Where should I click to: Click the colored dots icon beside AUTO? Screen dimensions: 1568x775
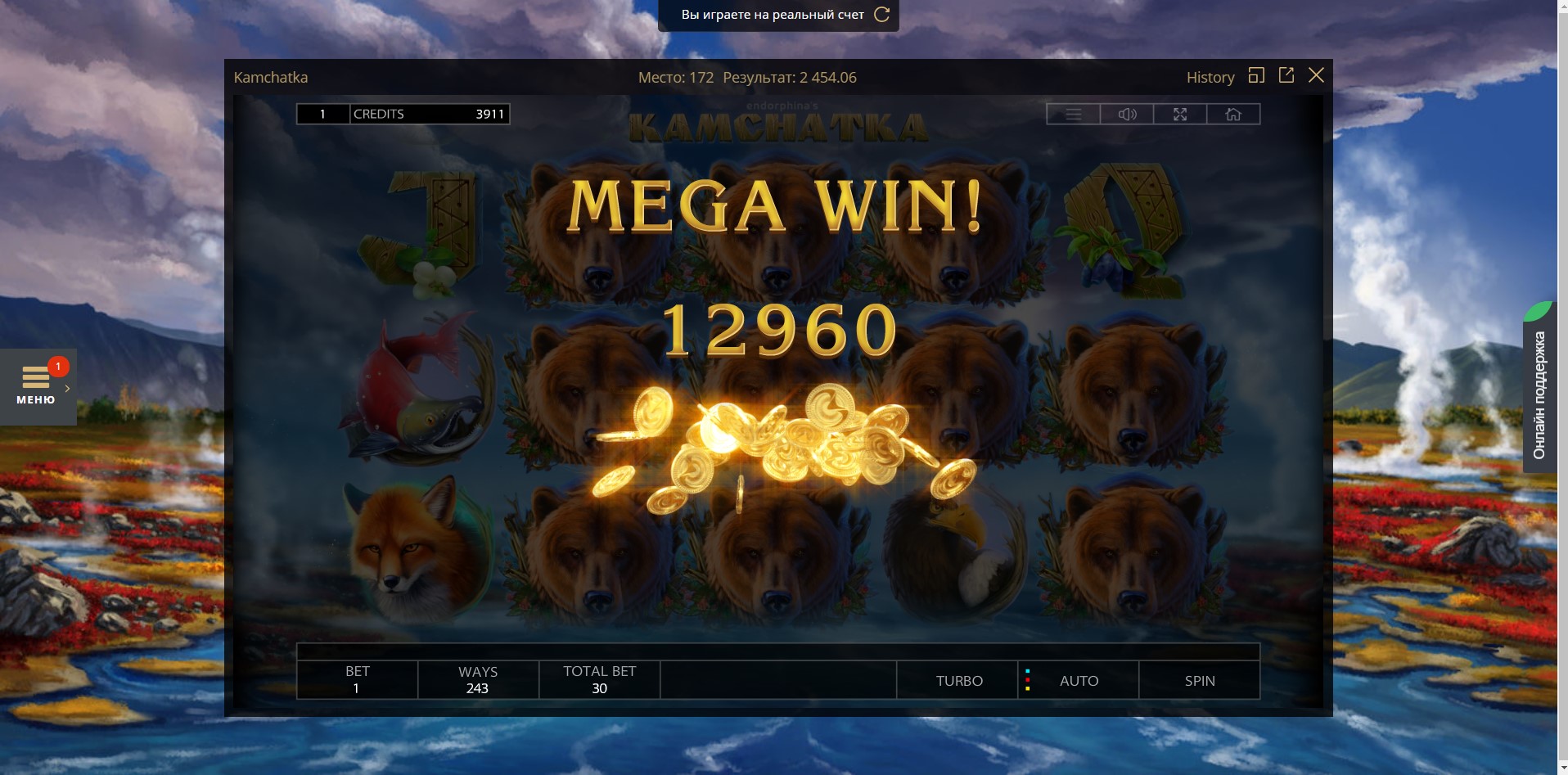1028,680
